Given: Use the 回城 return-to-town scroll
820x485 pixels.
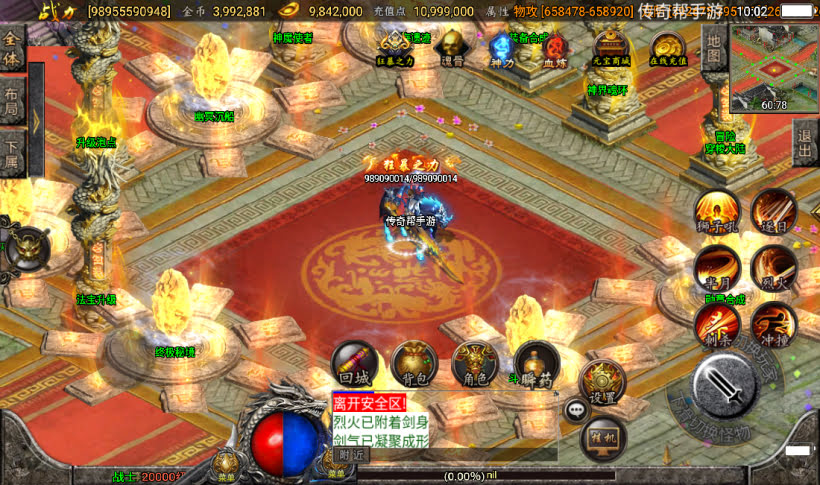Looking at the screenshot, I should (x=354, y=364).
